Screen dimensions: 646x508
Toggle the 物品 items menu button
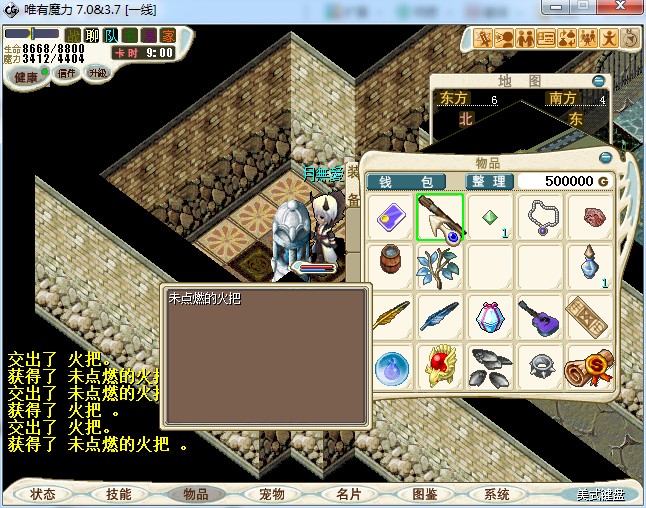(195, 494)
